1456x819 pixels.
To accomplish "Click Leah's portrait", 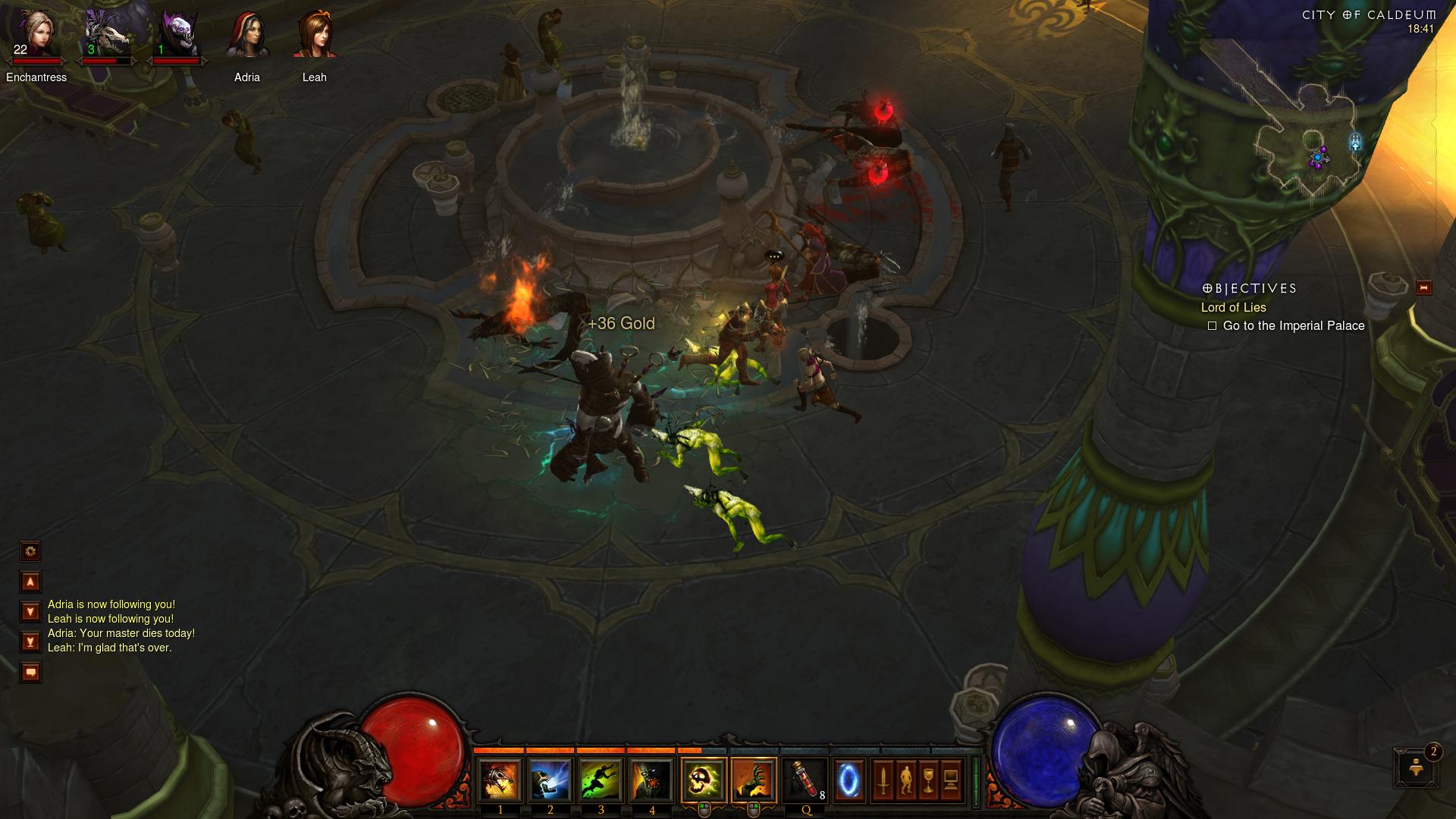I will (x=315, y=36).
